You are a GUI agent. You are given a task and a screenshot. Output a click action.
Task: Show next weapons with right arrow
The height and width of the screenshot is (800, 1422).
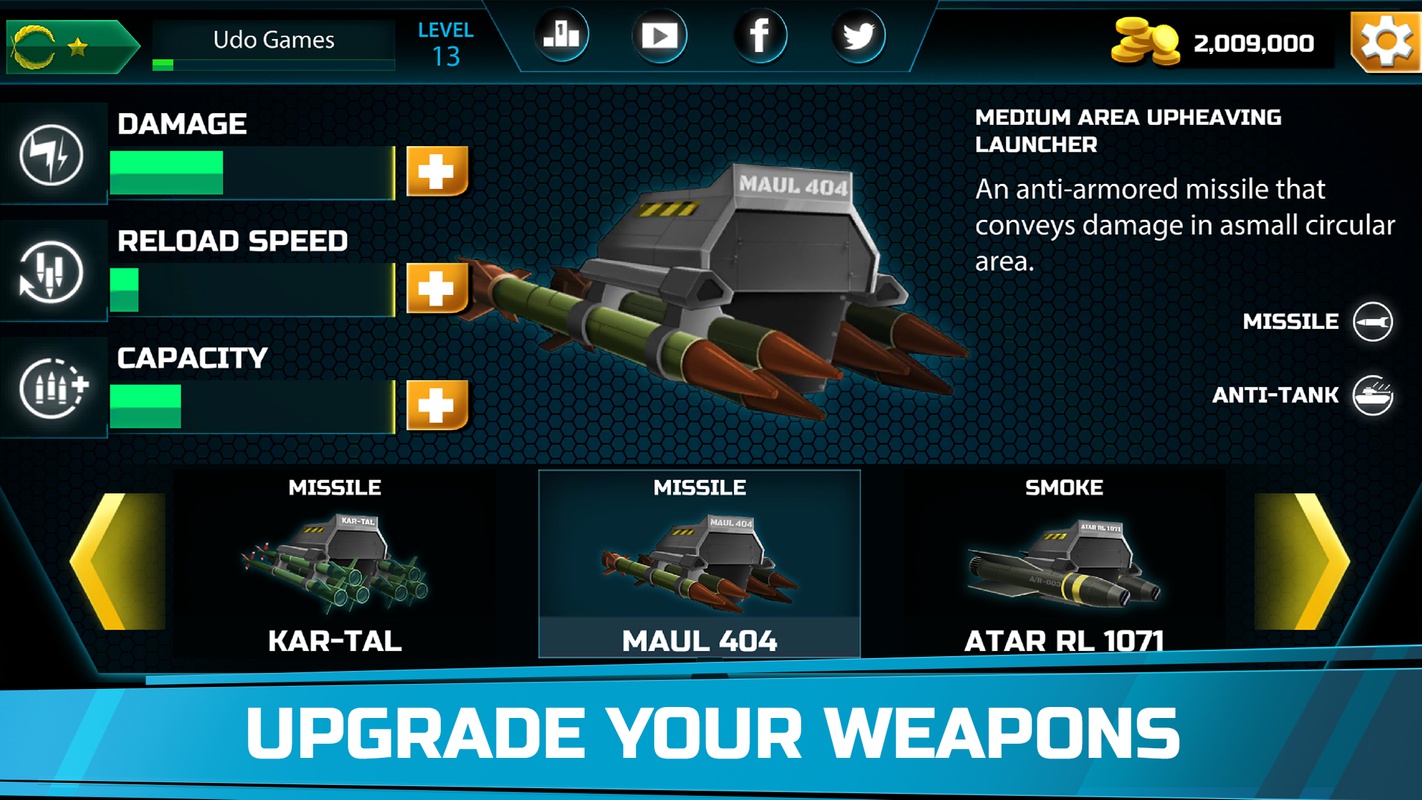click(x=1302, y=561)
